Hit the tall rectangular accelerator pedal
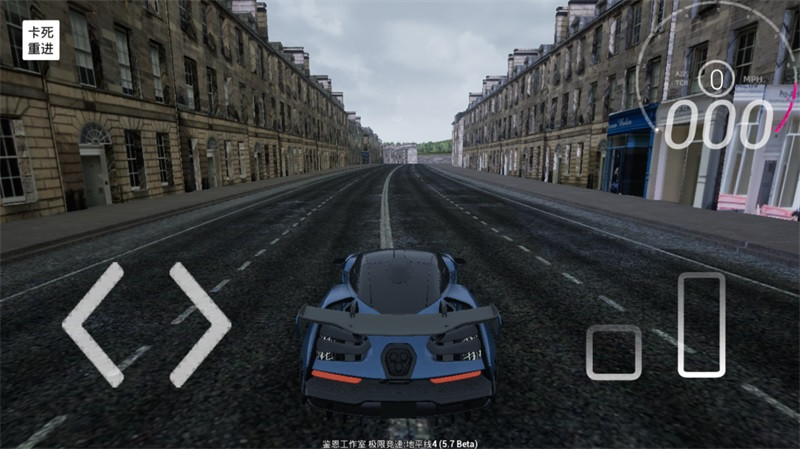The image size is (800, 449). [x=701, y=325]
